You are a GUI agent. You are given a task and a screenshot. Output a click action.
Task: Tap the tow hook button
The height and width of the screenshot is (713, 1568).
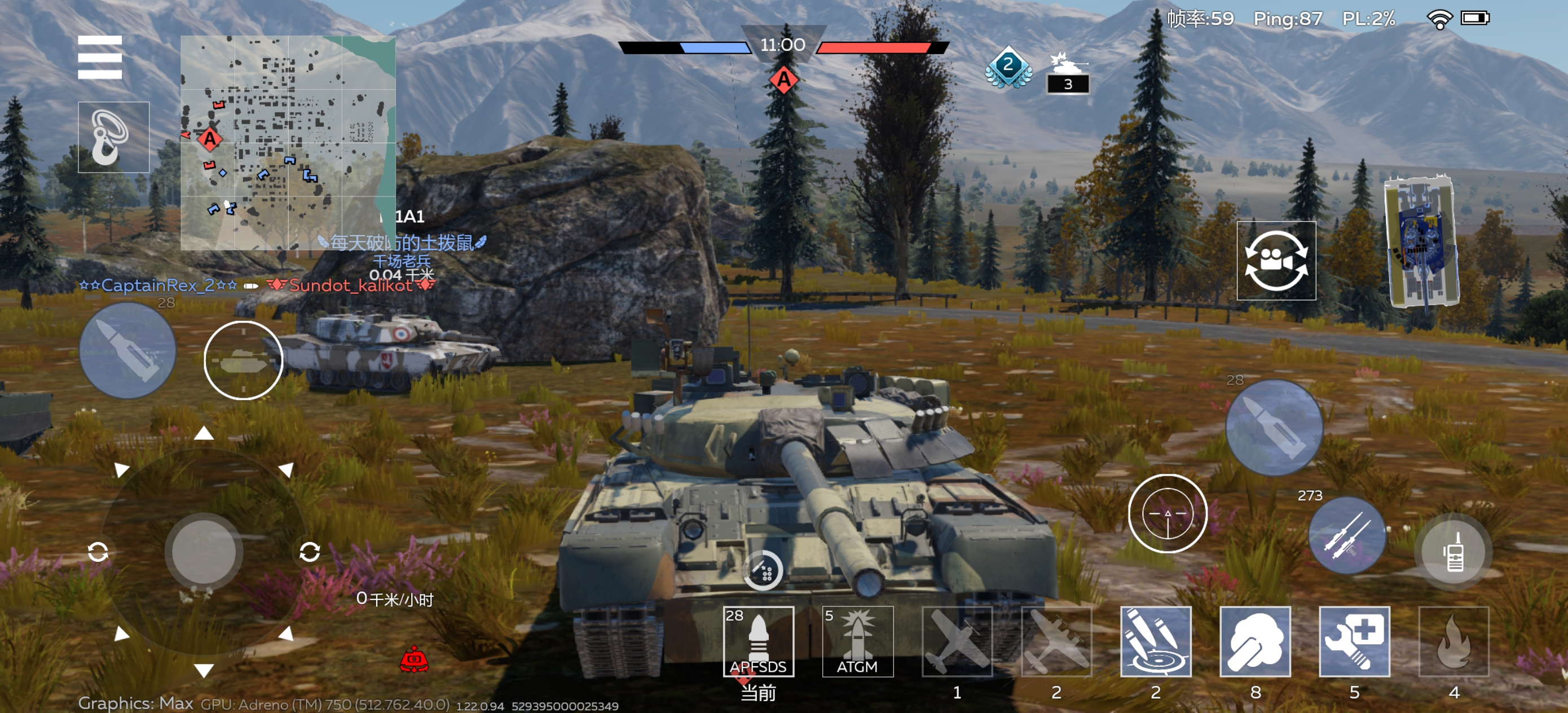pos(114,137)
